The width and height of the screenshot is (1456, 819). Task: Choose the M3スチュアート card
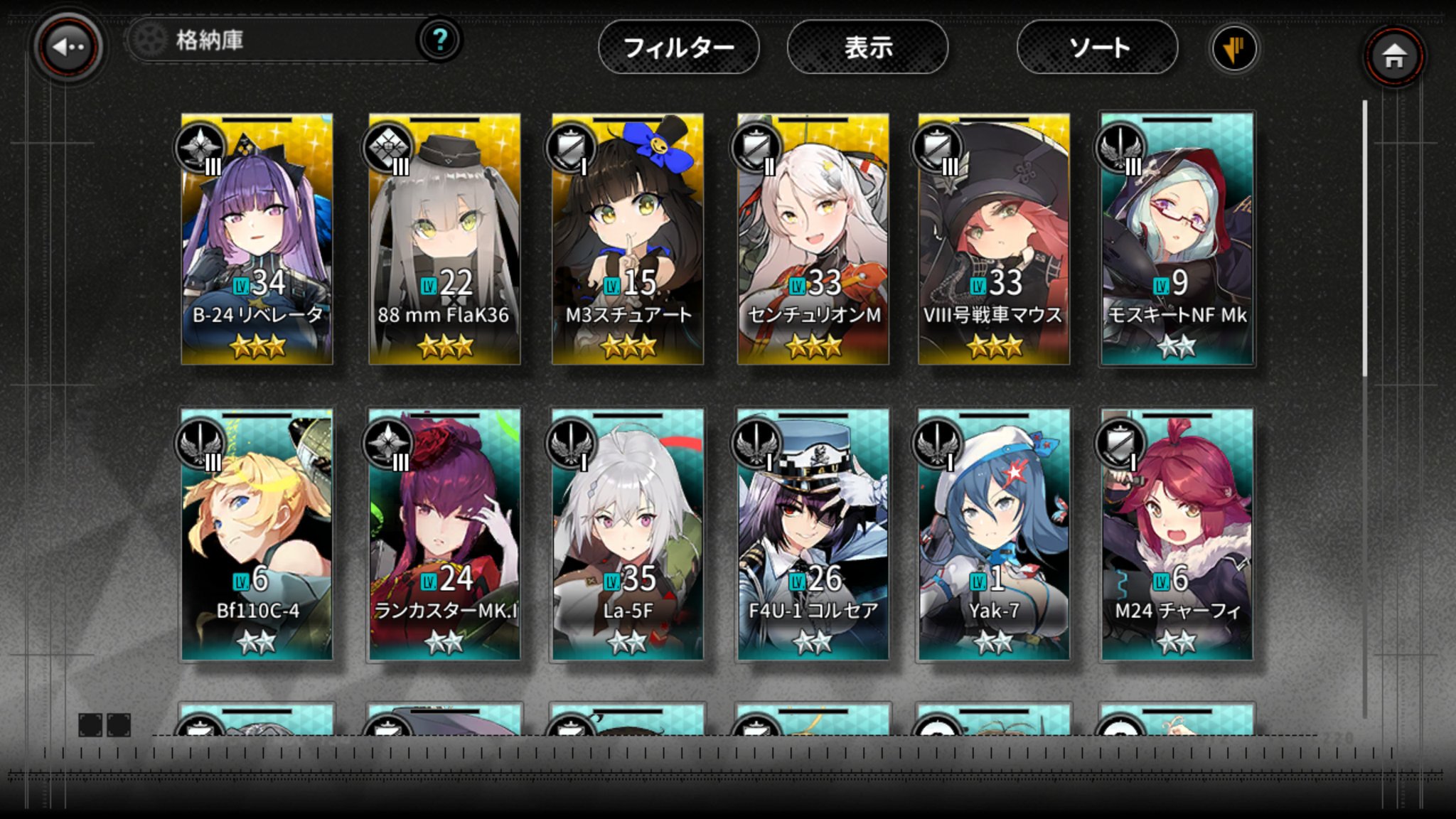click(628, 239)
